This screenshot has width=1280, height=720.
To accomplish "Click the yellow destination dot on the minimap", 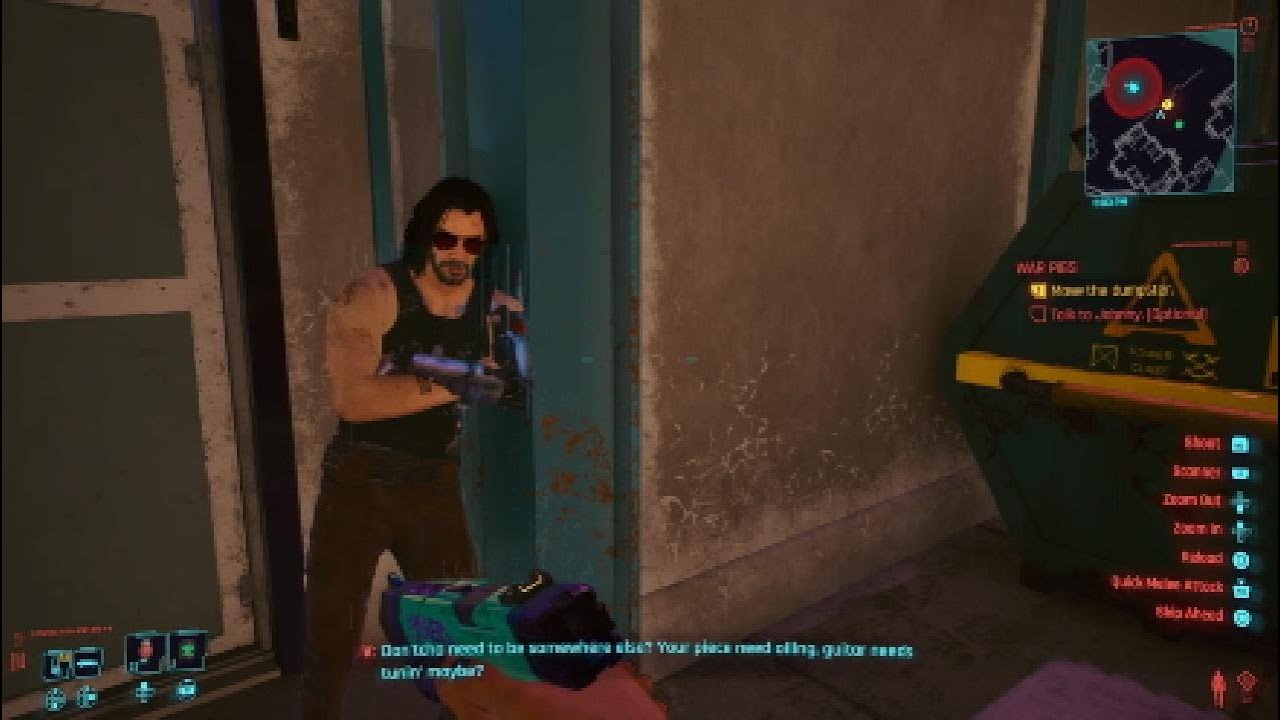I will (1168, 104).
